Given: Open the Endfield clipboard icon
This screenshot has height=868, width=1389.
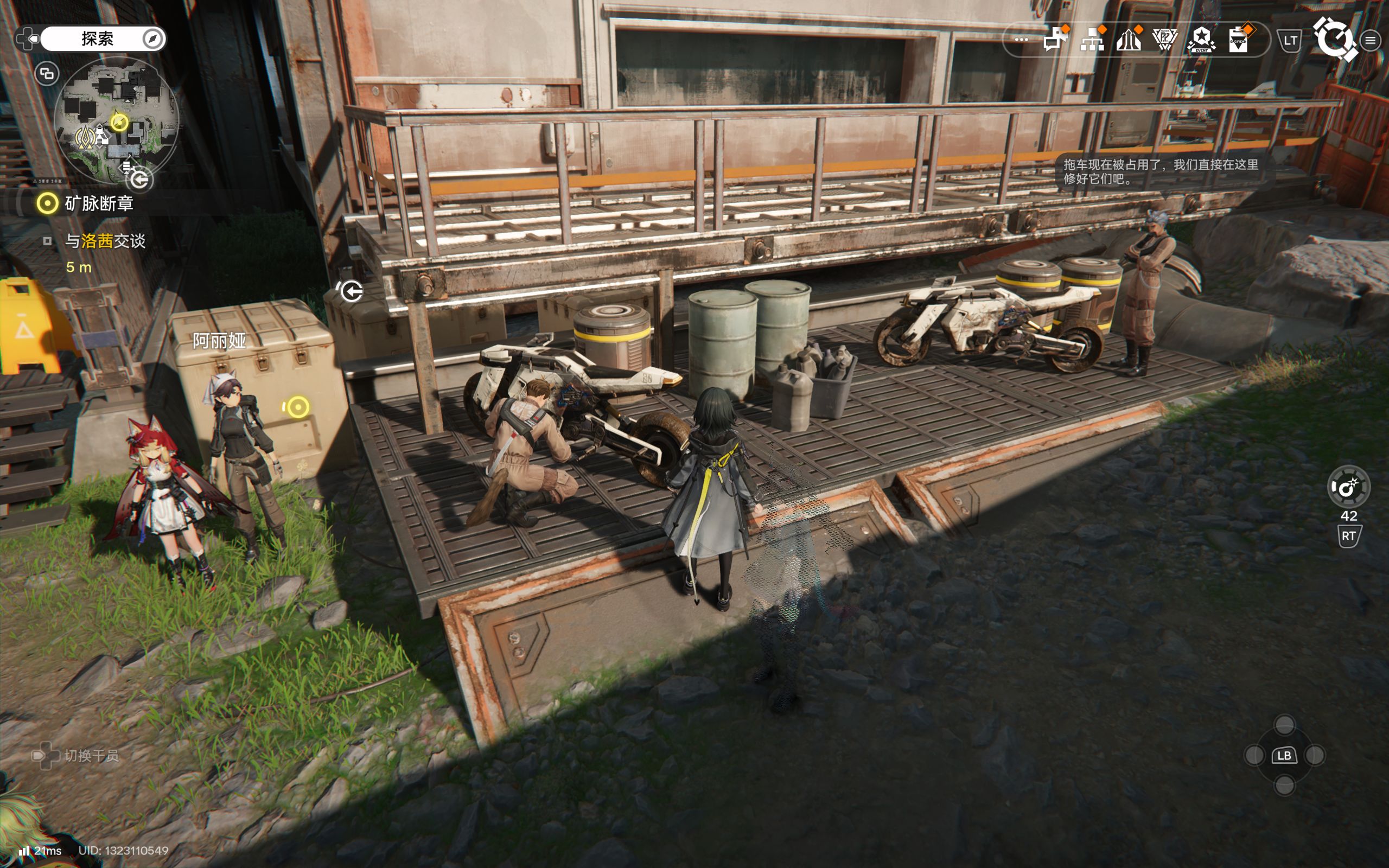Looking at the screenshot, I should tap(1238, 40).
